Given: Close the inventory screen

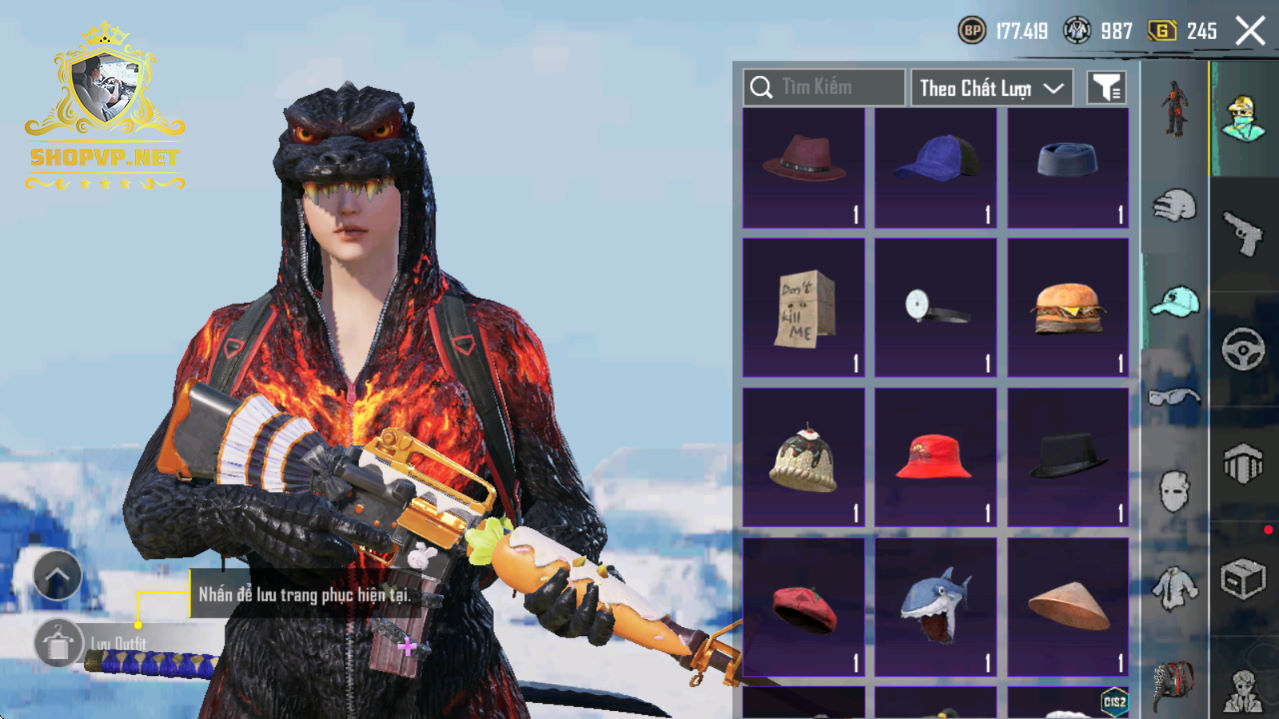Looking at the screenshot, I should pos(1250,31).
